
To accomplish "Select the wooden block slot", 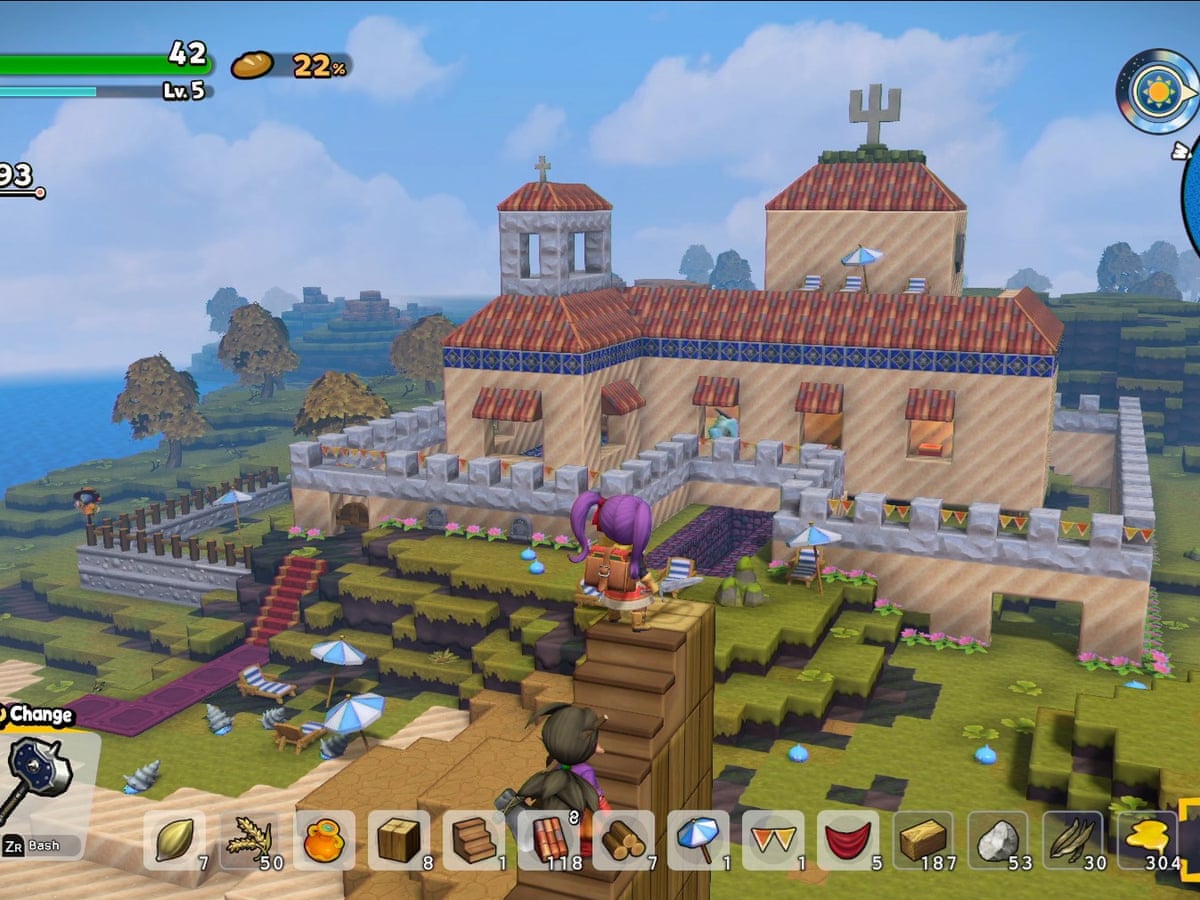I will click(399, 840).
